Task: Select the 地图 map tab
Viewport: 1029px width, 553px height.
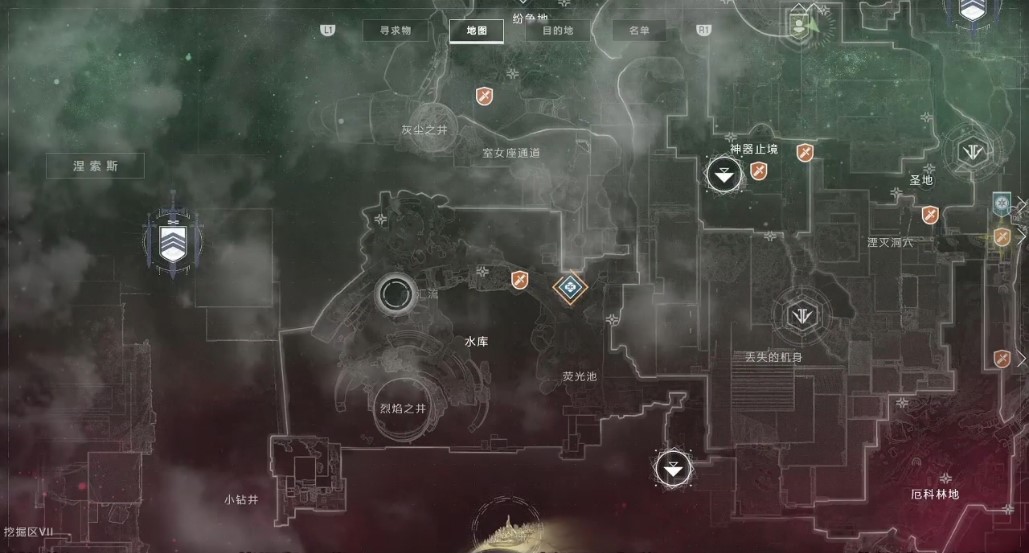Action: (x=477, y=31)
